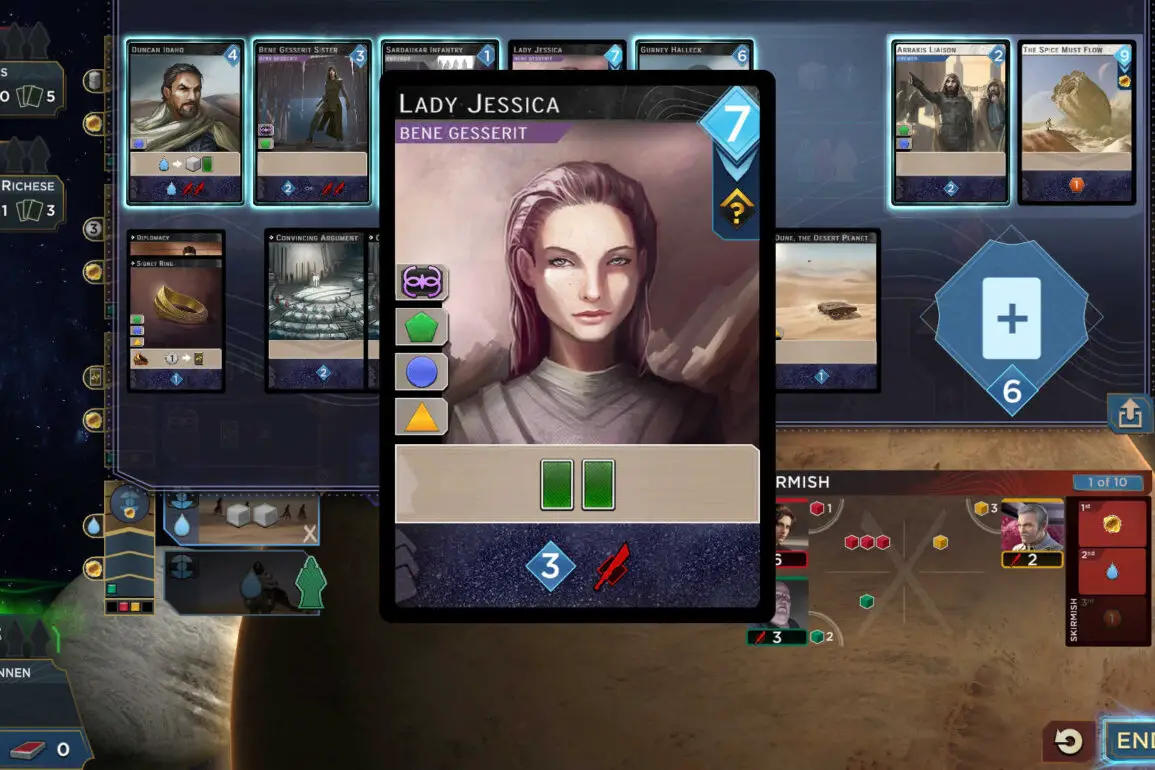This screenshot has width=1155, height=770.
Task: Click the Skirmish rewards card
Action: (x=1110, y=571)
